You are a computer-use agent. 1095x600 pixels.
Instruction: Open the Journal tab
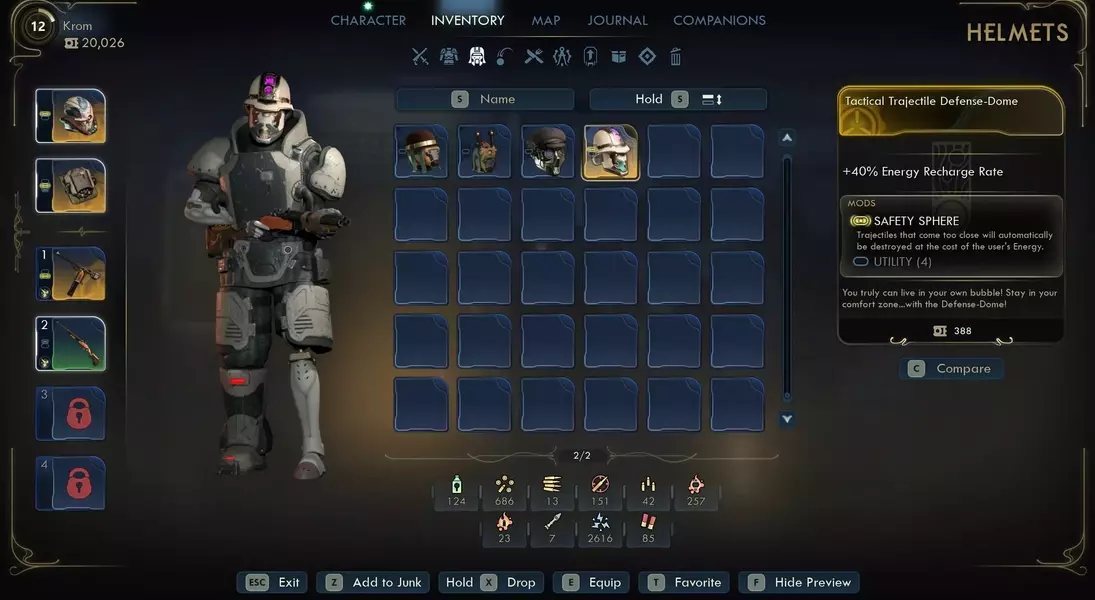pos(617,20)
